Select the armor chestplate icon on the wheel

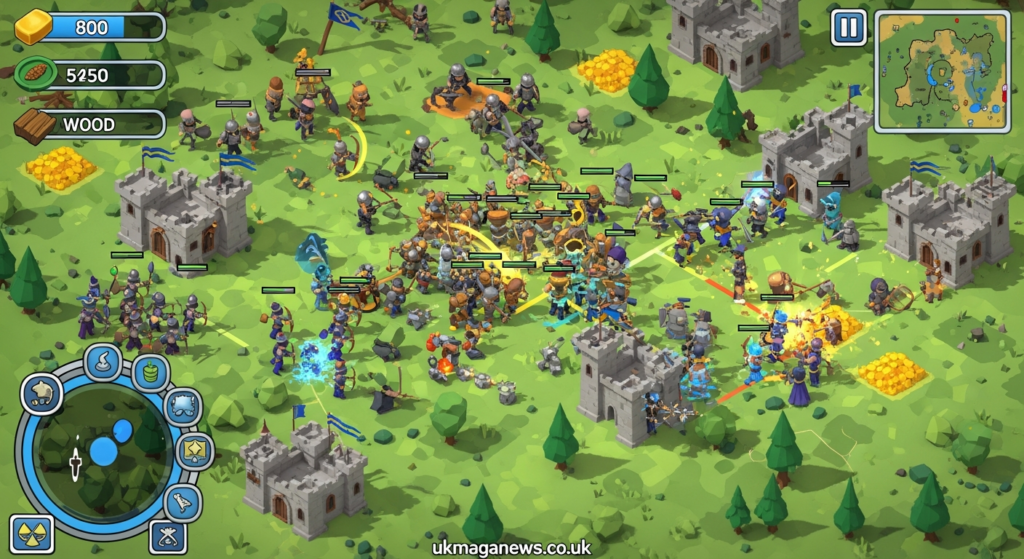pyautogui.click(x=182, y=407)
